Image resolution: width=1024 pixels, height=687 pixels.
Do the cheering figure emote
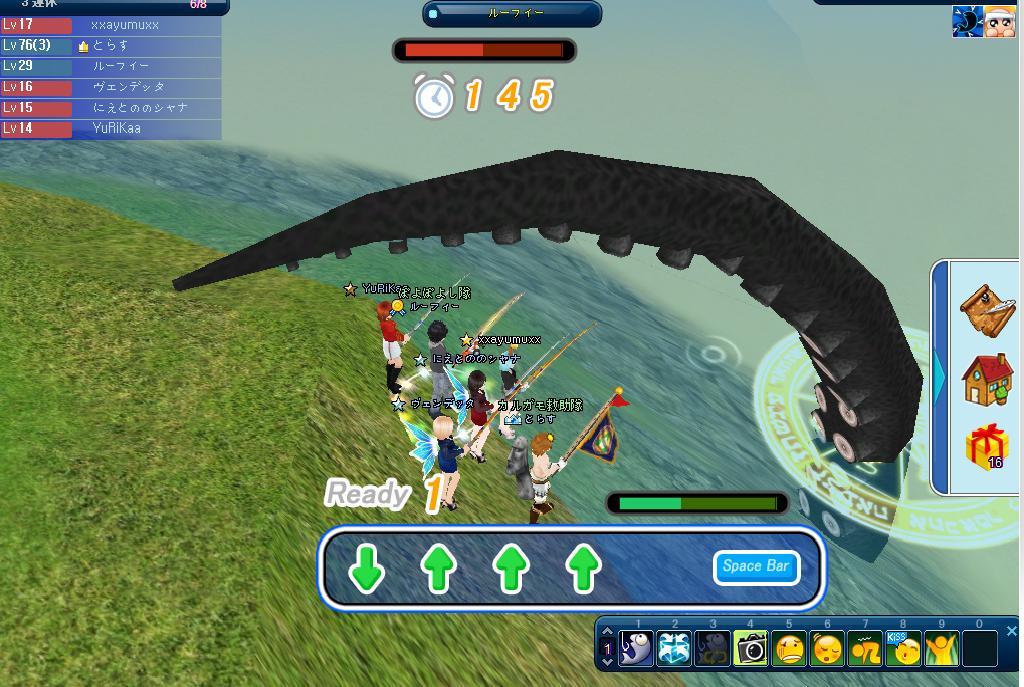coord(941,649)
